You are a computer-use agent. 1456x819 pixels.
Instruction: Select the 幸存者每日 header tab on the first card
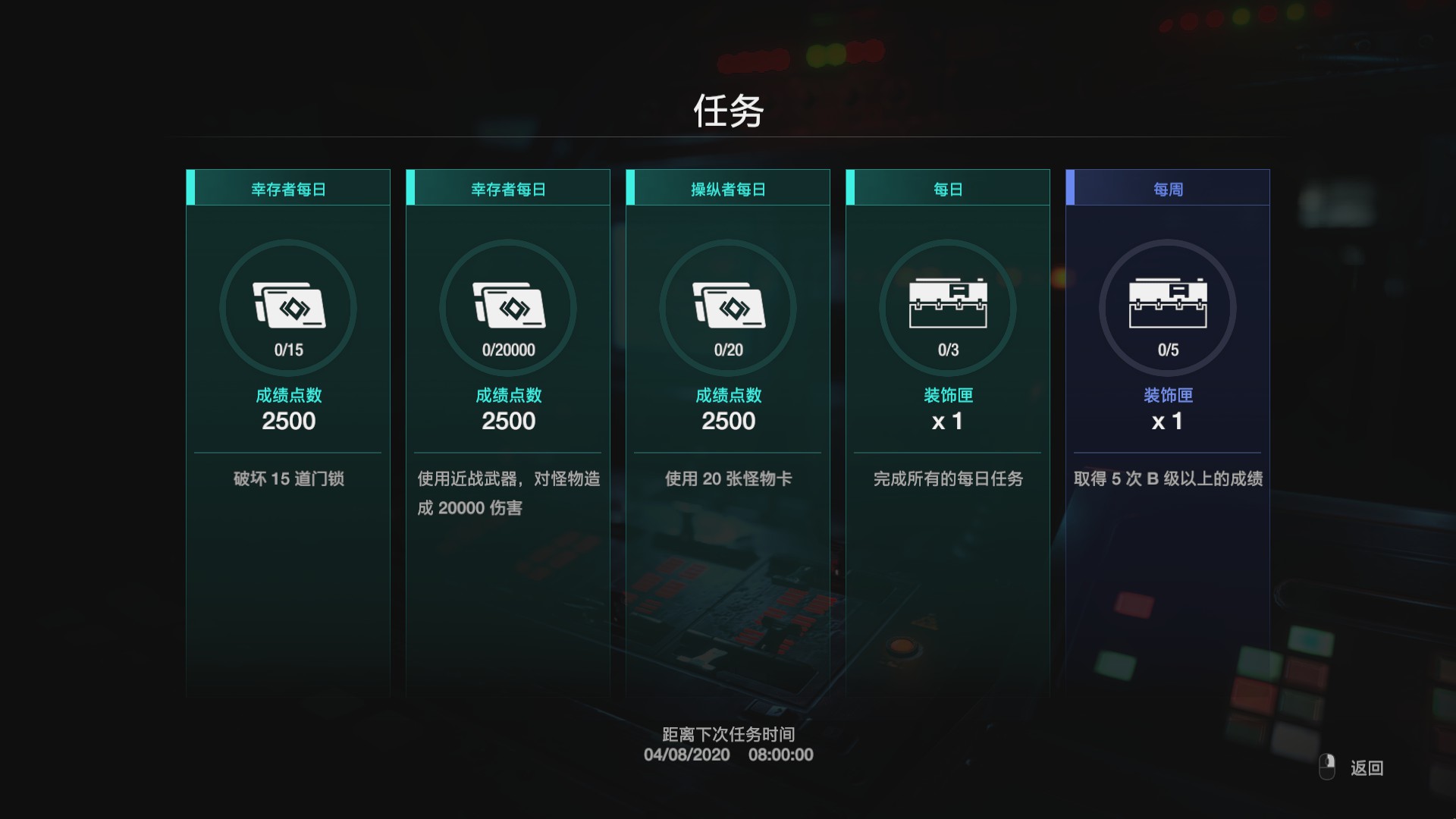point(288,189)
